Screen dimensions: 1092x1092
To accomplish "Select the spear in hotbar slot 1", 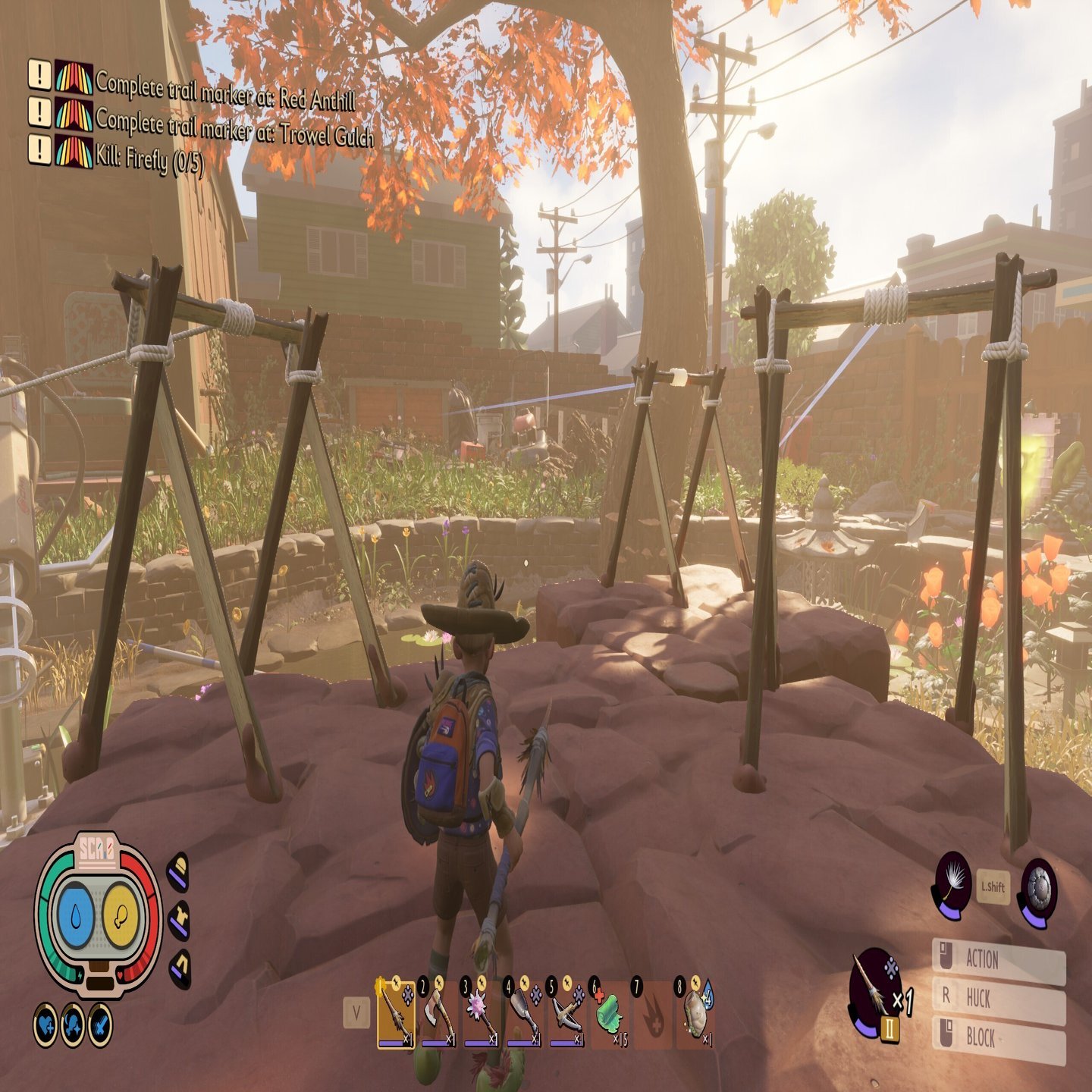I will click(396, 1014).
